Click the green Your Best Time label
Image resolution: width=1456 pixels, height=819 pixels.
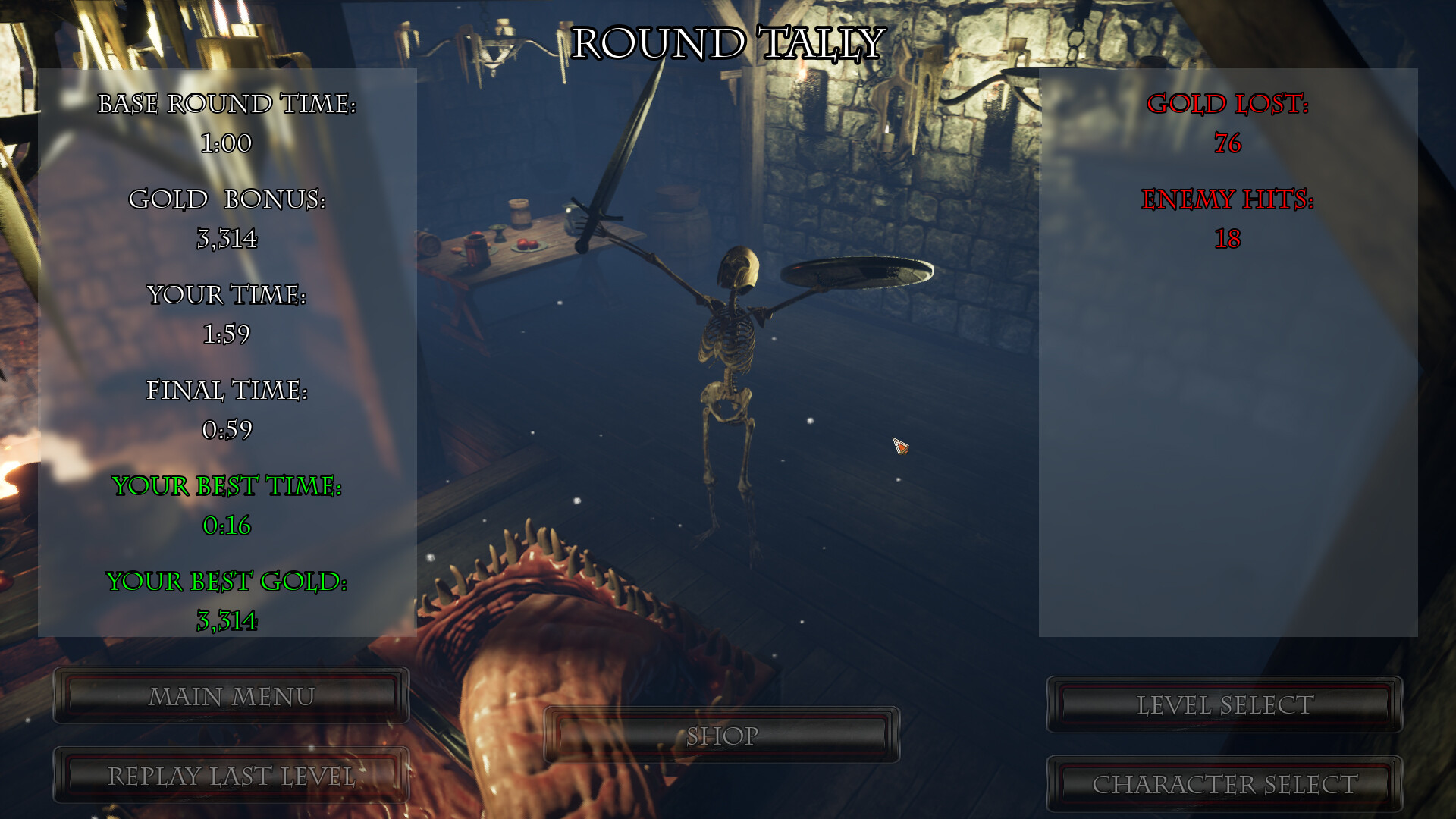(x=227, y=486)
